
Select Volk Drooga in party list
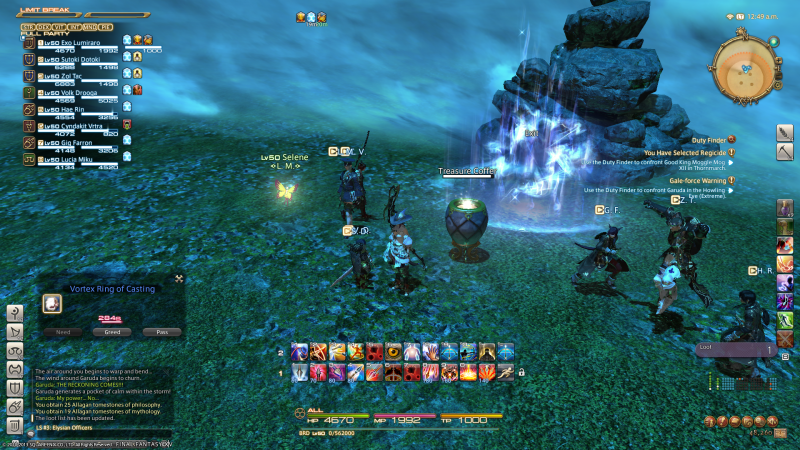68,92
